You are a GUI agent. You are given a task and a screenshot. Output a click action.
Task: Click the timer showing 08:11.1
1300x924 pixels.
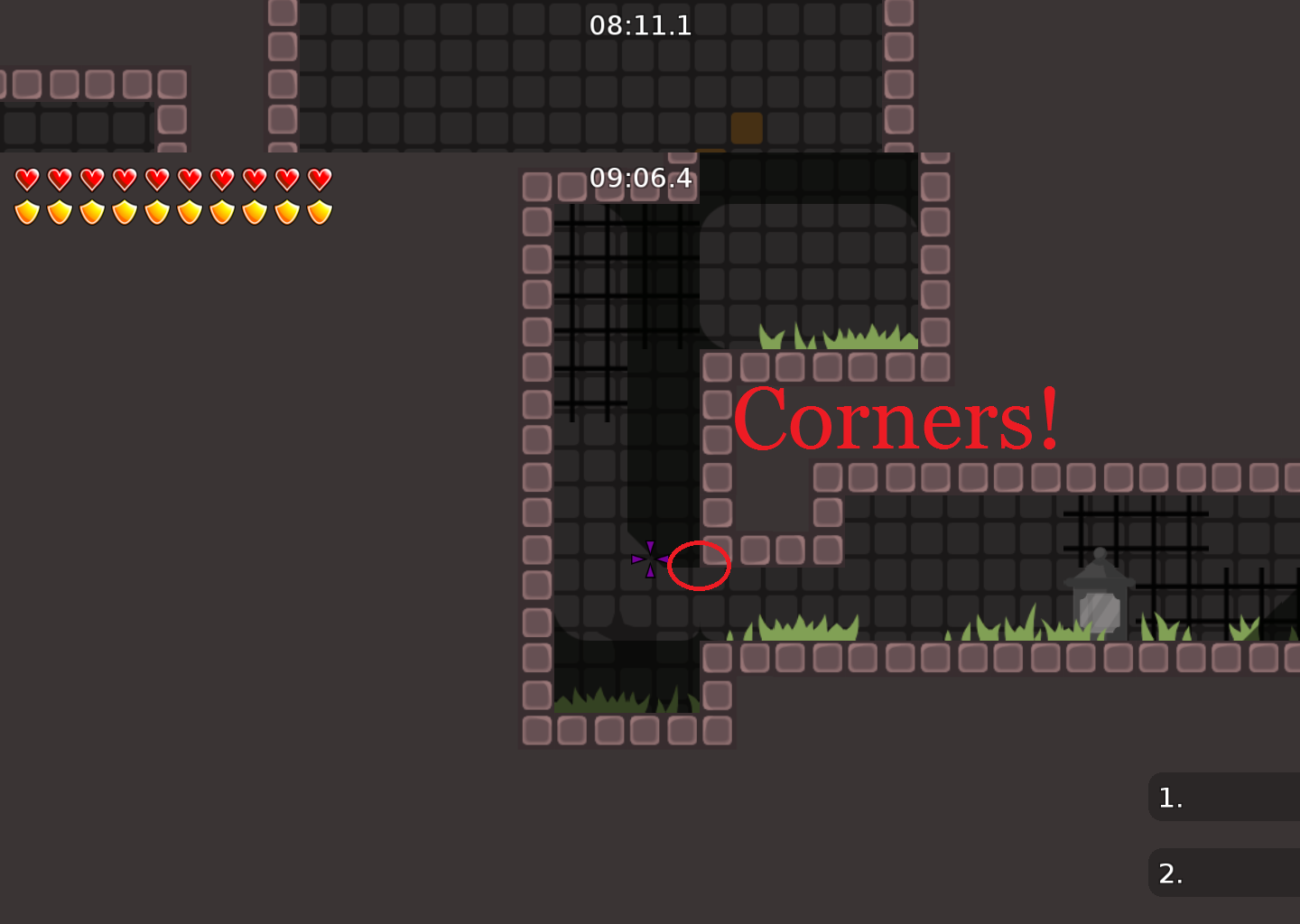click(x=641, y=26)
